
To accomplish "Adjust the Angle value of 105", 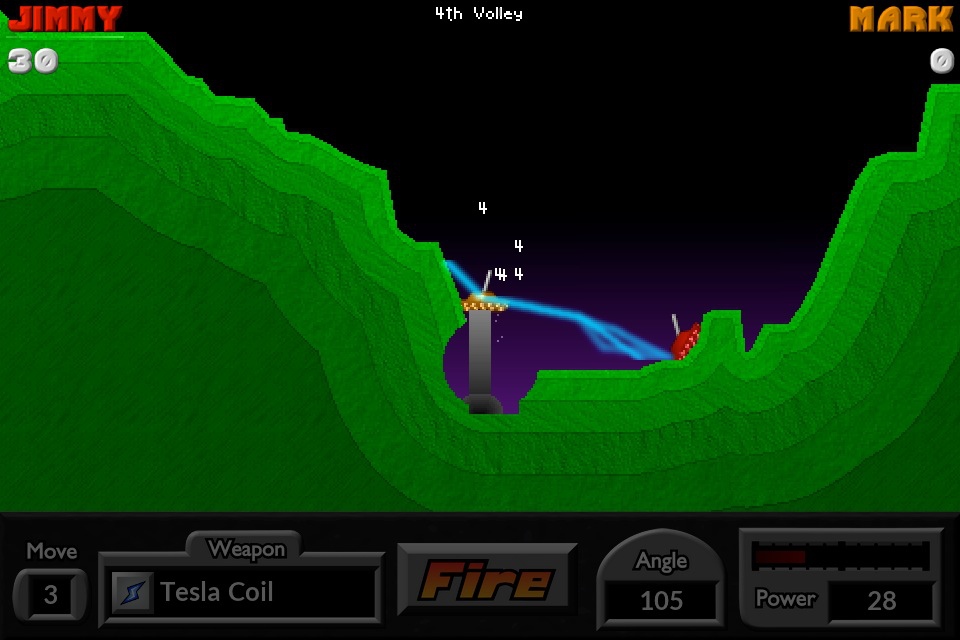I will coord(661,600).
